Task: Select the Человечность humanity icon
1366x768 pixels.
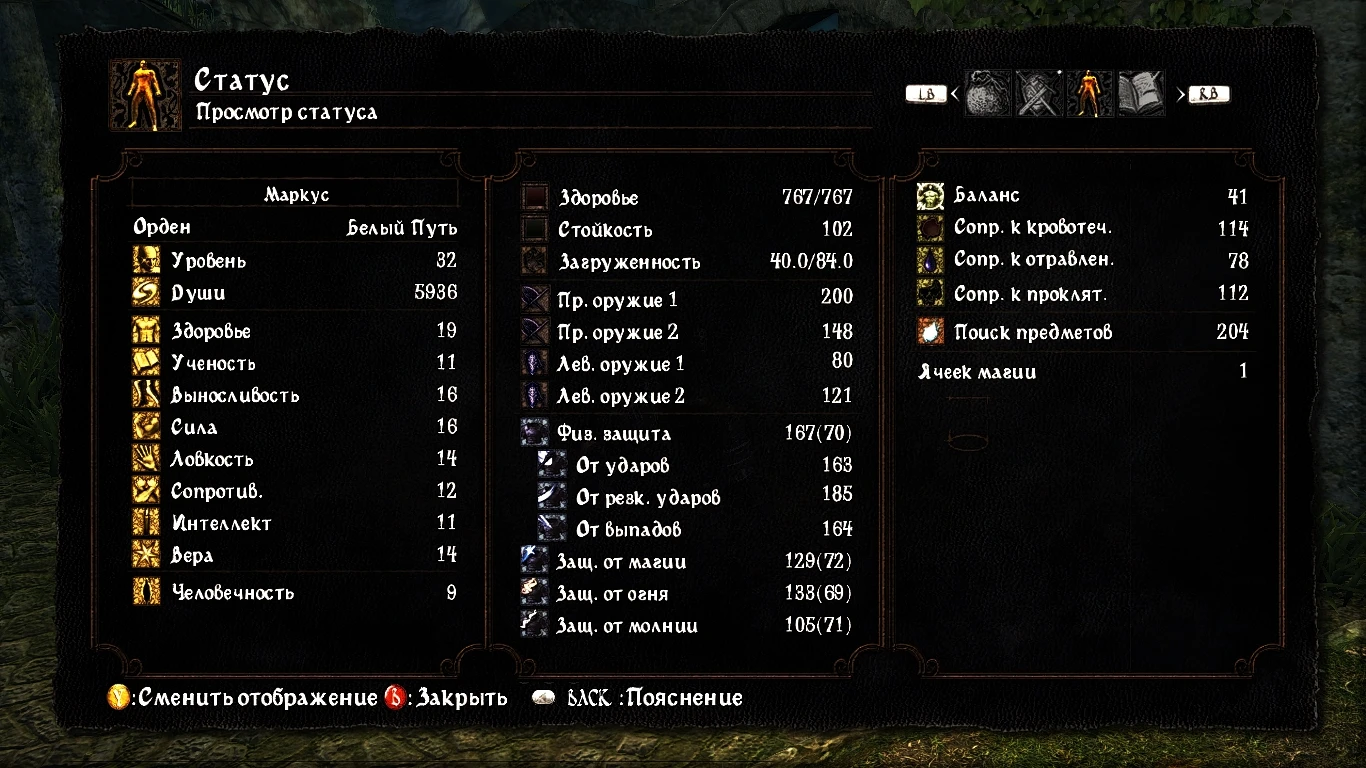Action: point(146,592)
